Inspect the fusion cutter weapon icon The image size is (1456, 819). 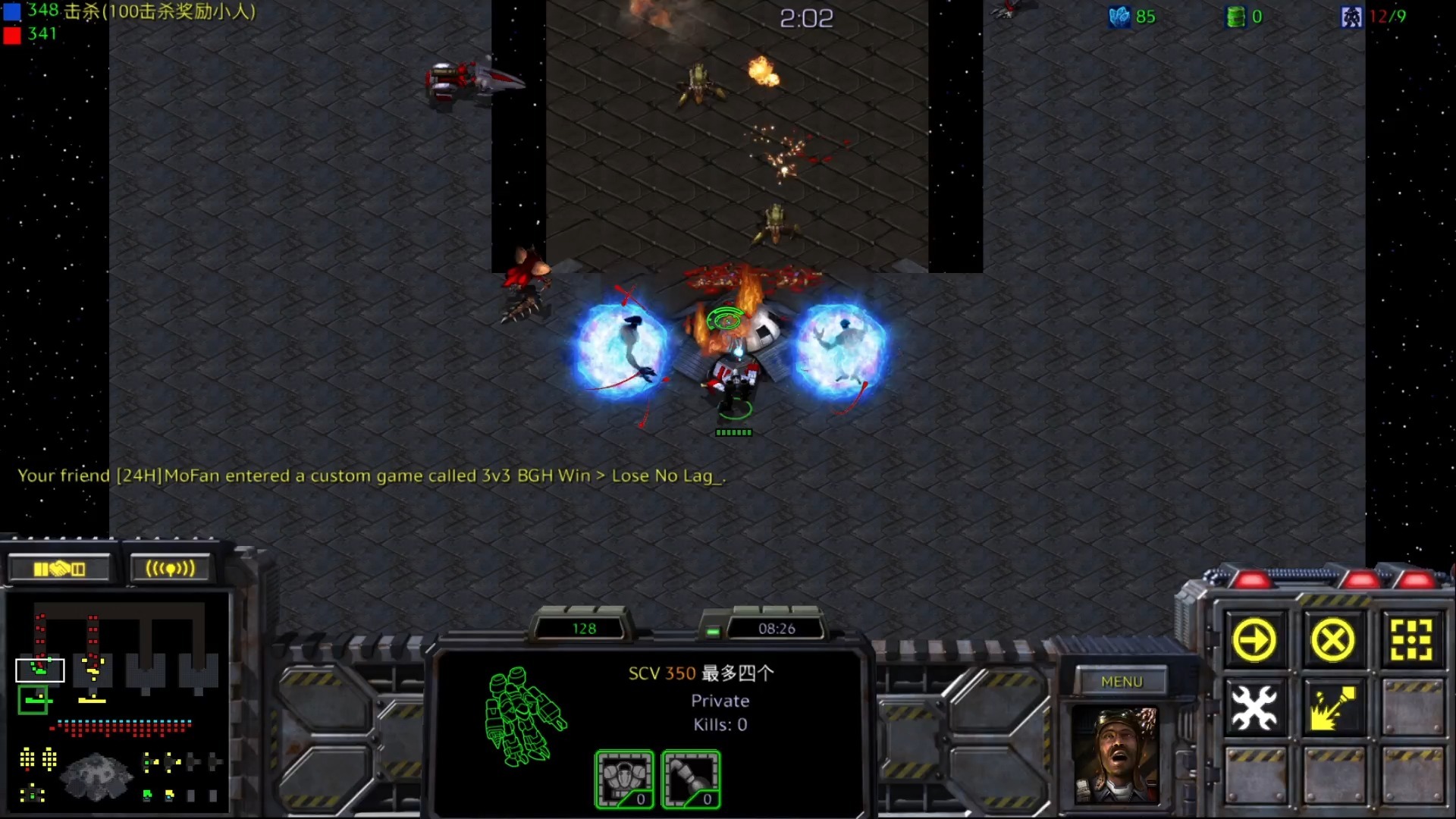click(691, 779)
